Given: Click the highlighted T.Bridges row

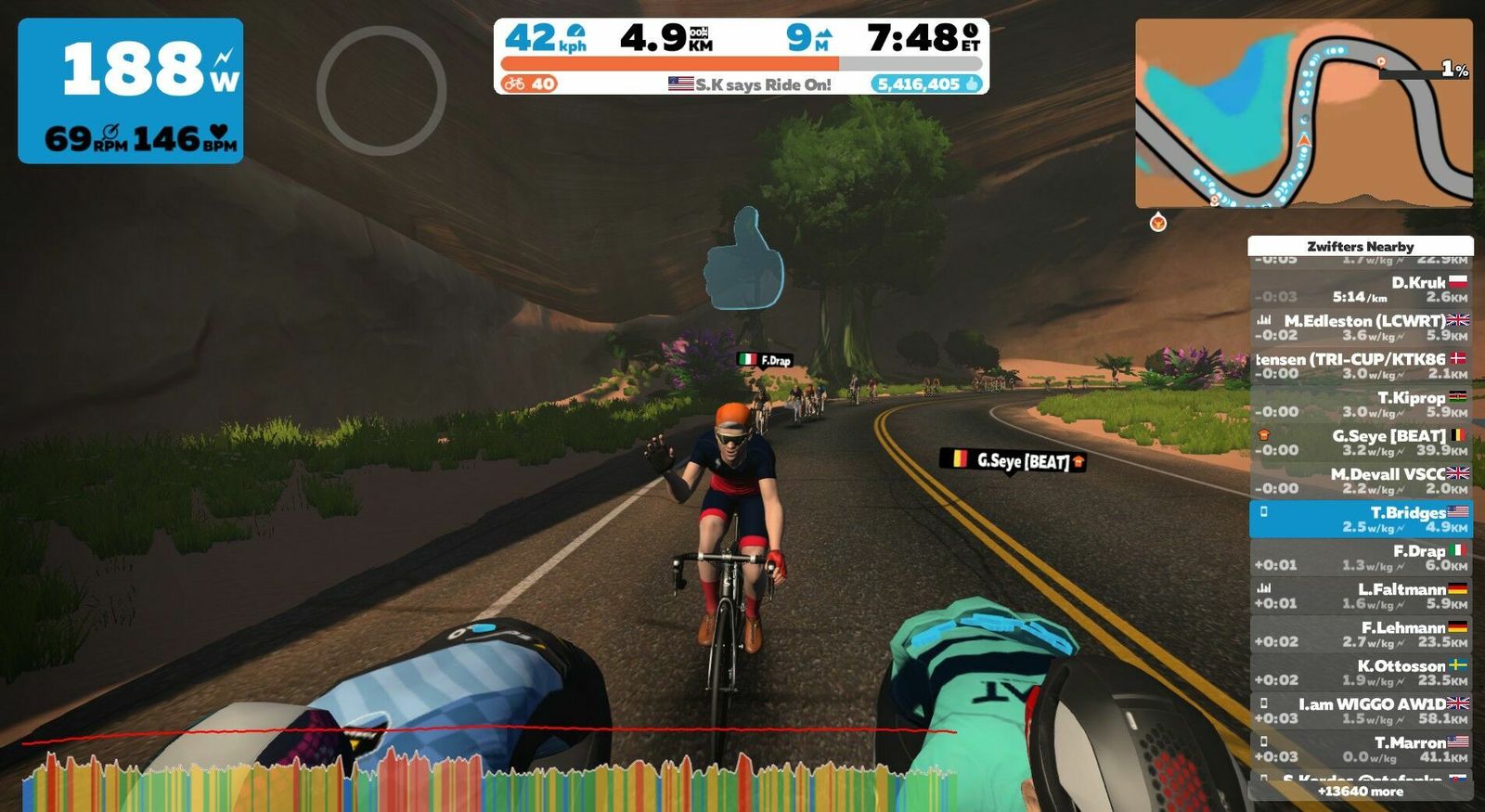Looking at the screenshot, I should (1361, 519).
